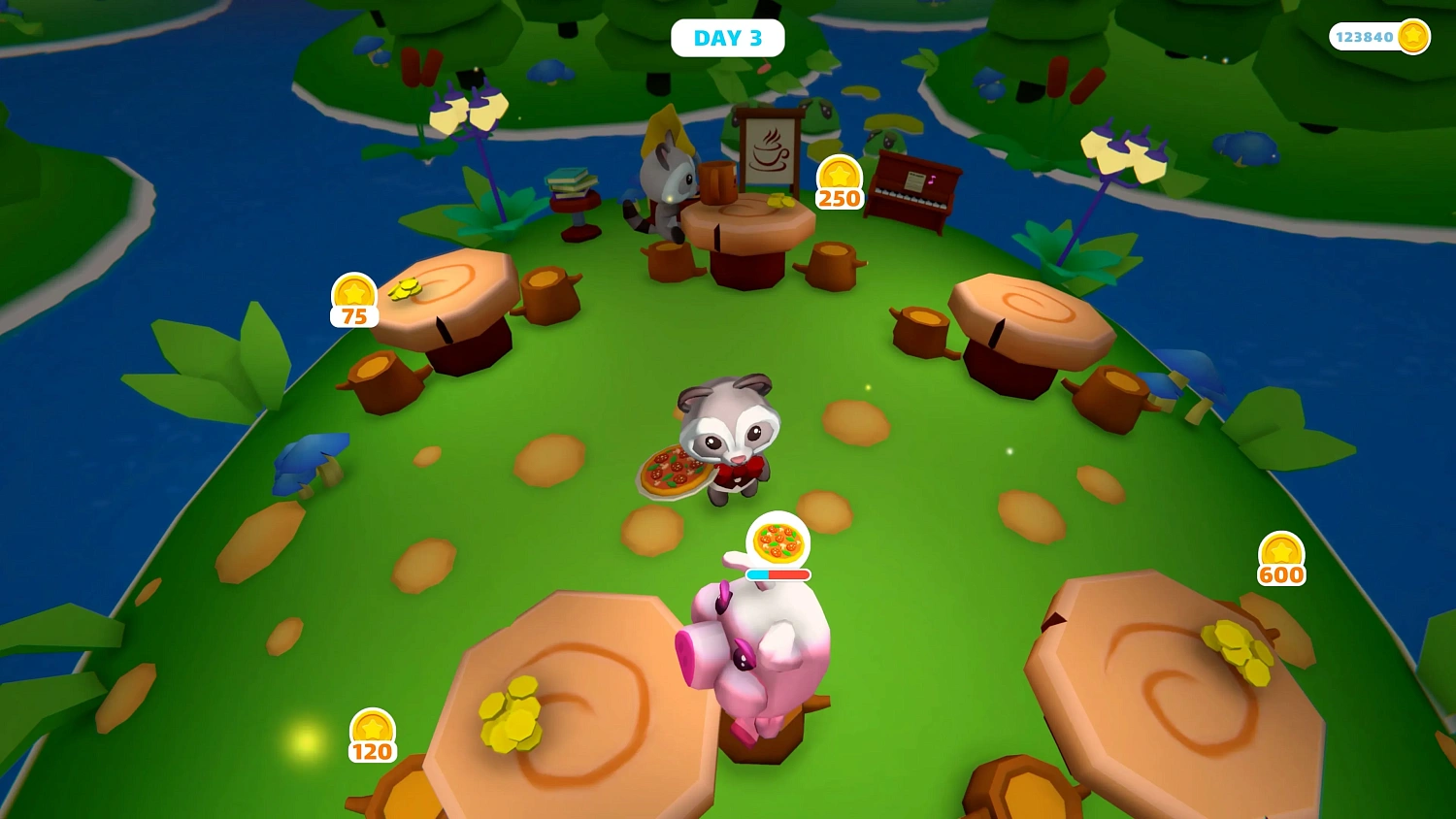The image size is (1456, 819).
Task: Click the stack of books on the side table
Action: pos(573,182)
